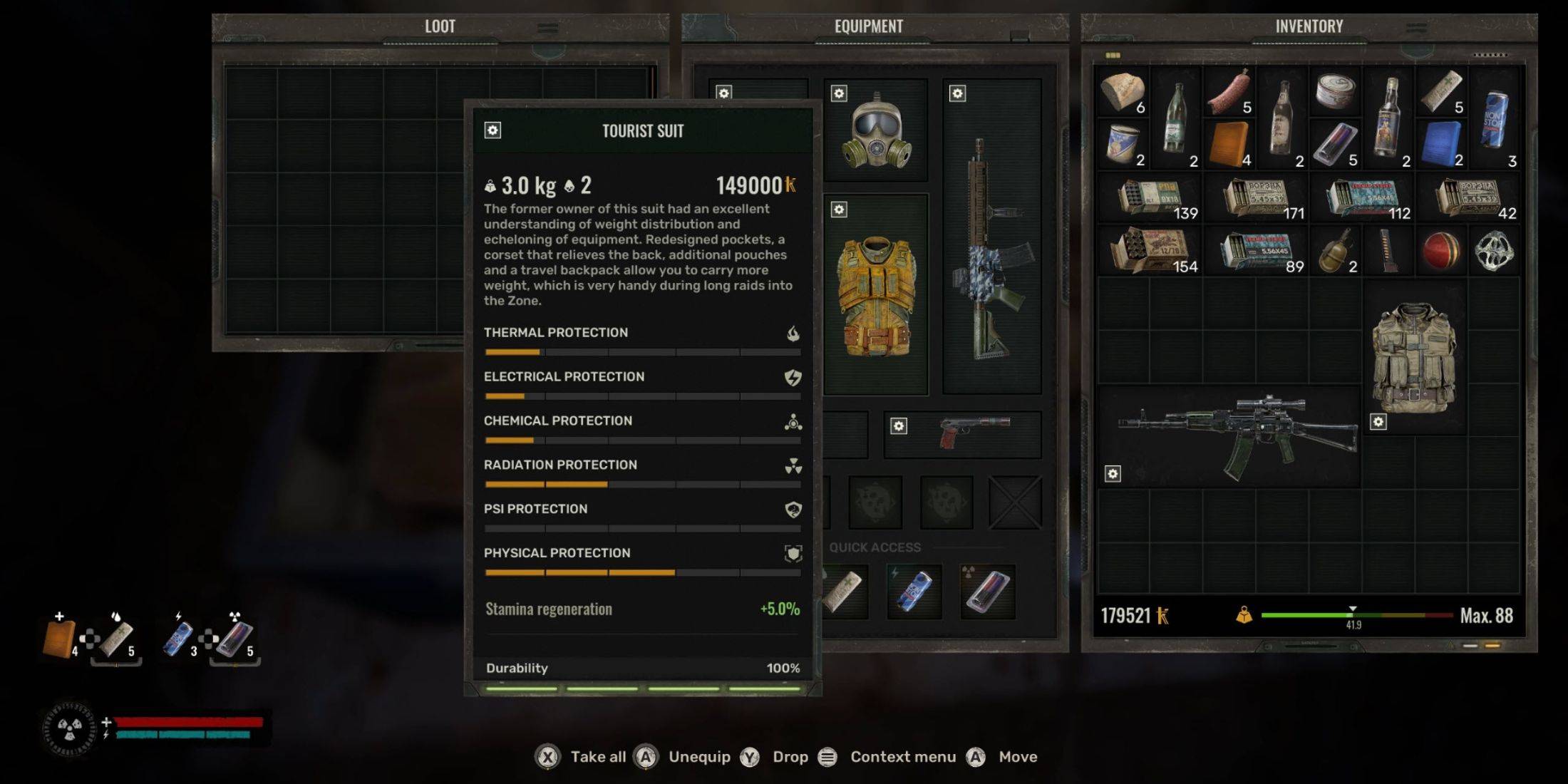The height and width of the screenshot is (784, 1568).
Task: Select the equipped pistol slot
Action: (x=973, y=432)
